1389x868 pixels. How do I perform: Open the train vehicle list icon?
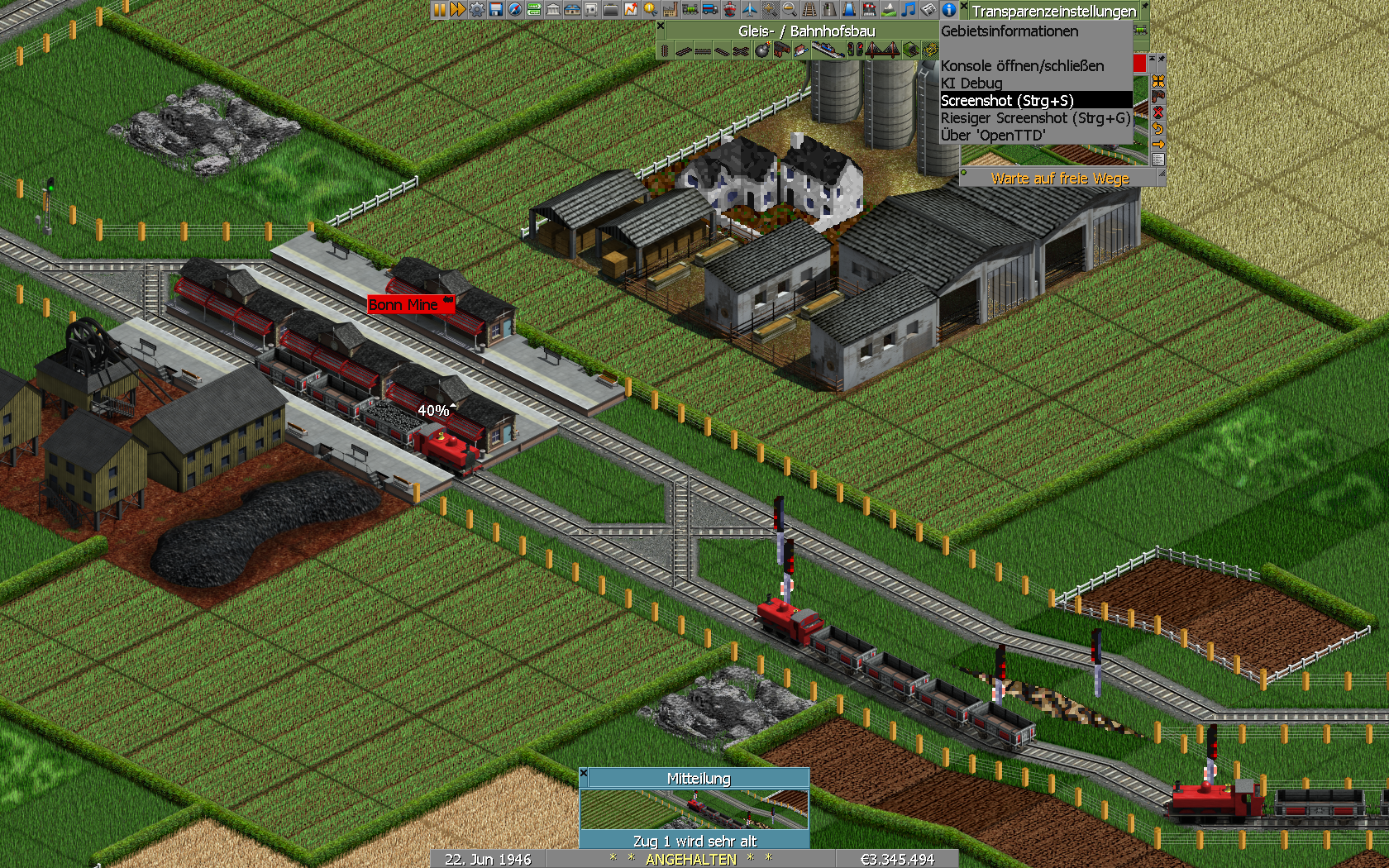[690, 10]
